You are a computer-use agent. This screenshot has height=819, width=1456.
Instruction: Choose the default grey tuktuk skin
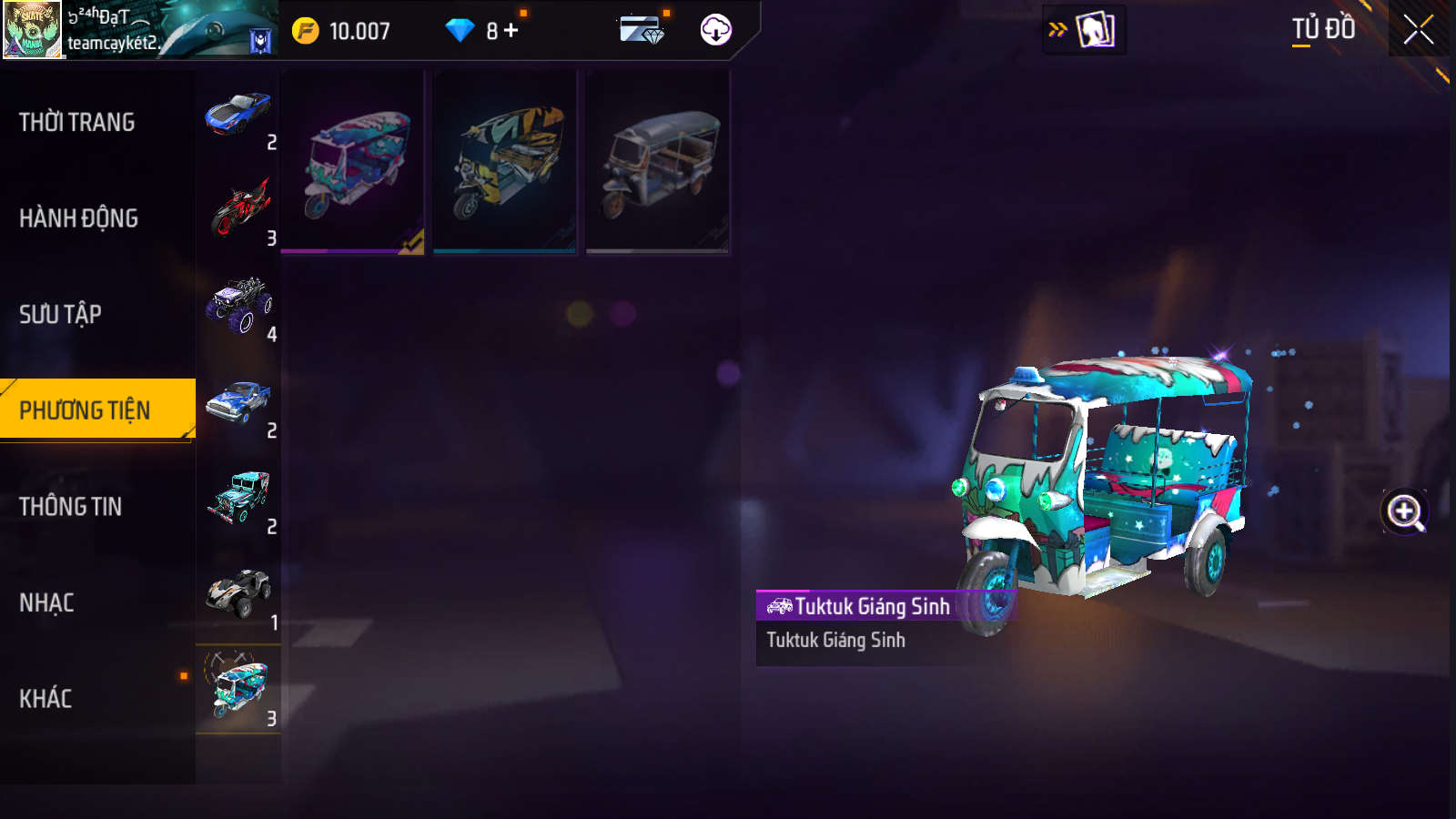pos(657,162)
